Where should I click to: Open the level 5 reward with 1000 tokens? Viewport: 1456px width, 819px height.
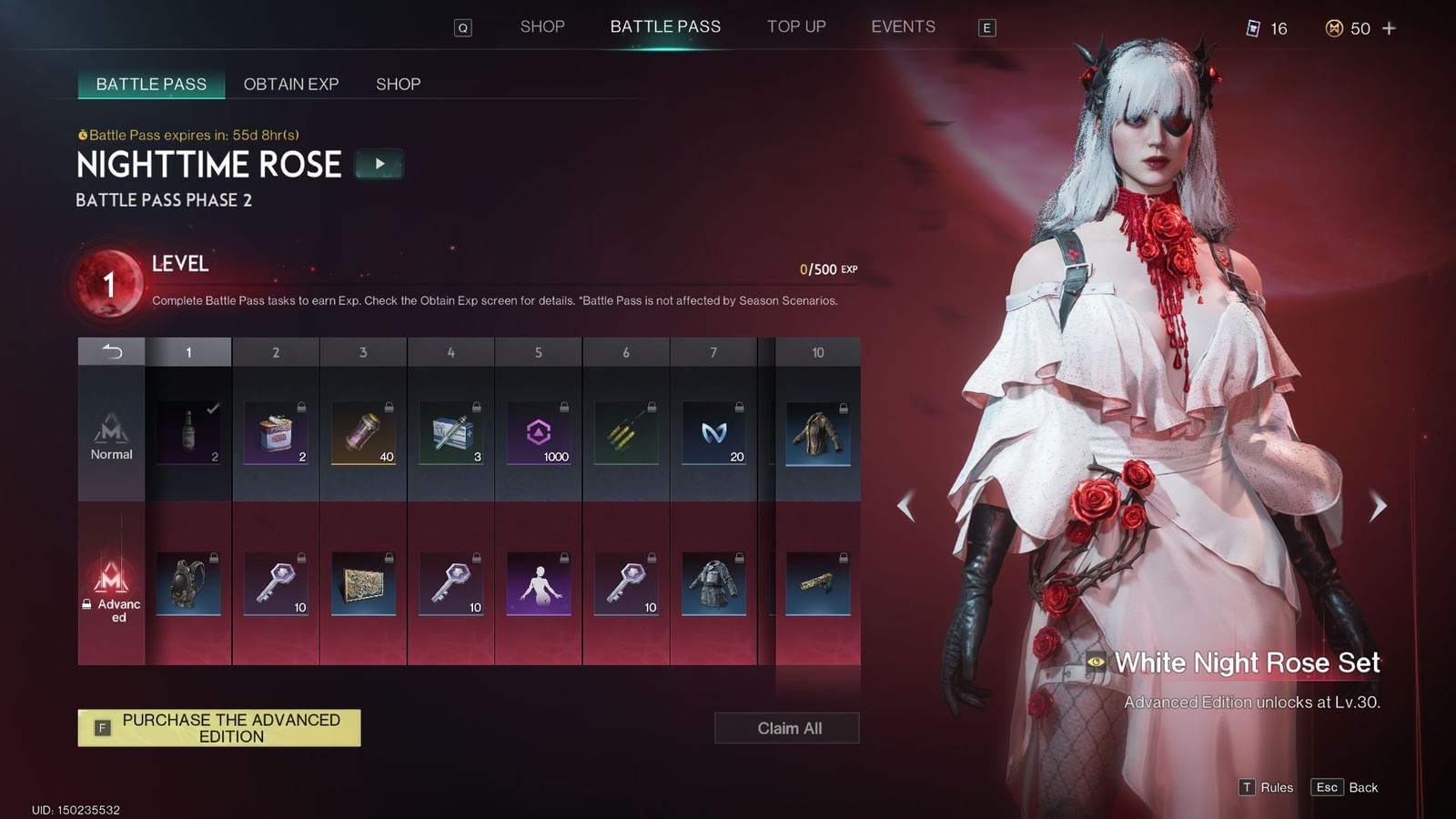coord(538,430)
